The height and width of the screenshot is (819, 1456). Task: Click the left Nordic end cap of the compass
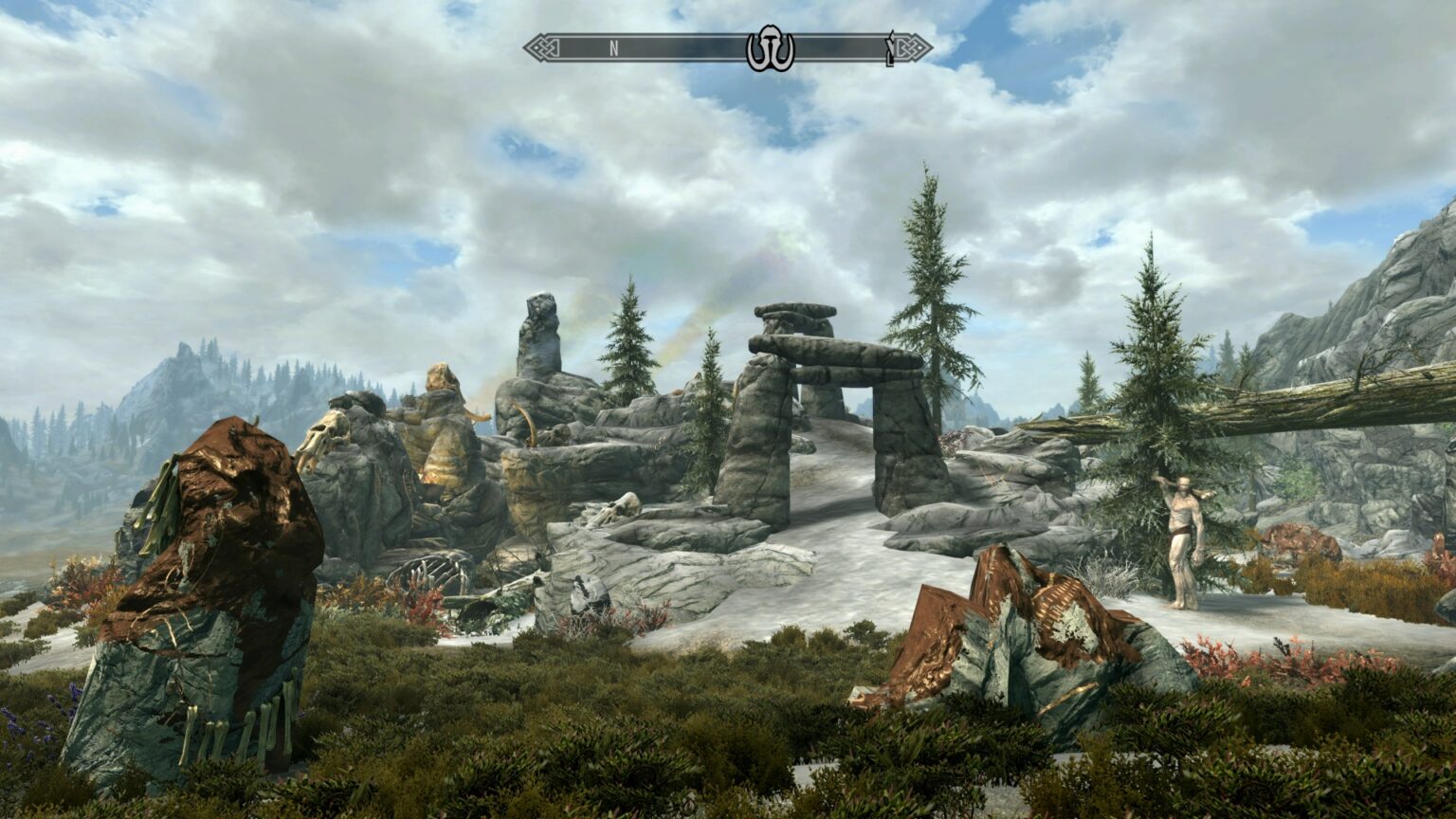click(x=542, y=45)
